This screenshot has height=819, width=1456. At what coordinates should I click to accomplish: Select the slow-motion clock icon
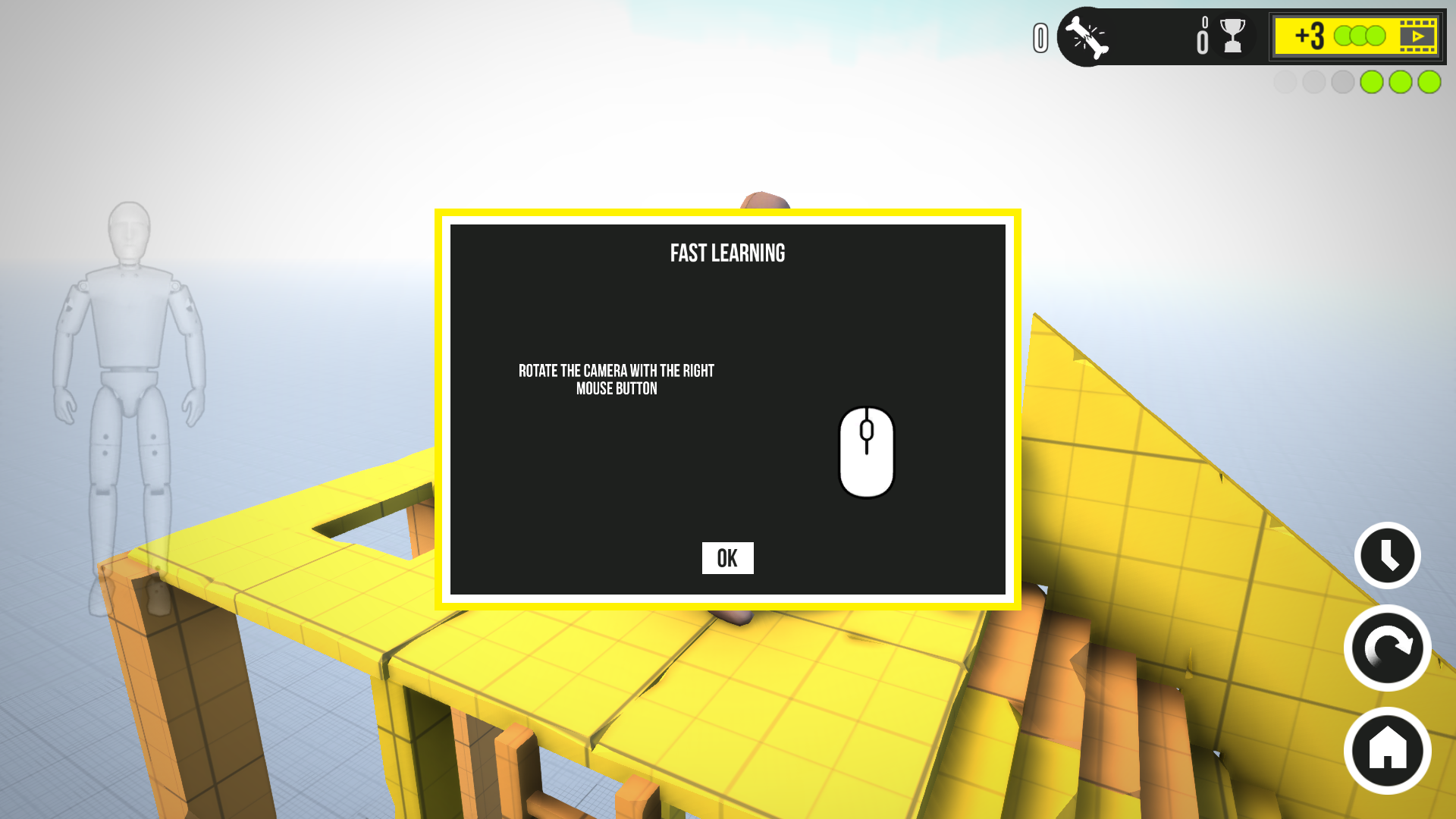pyautogui.click(x=1386, y=554)
